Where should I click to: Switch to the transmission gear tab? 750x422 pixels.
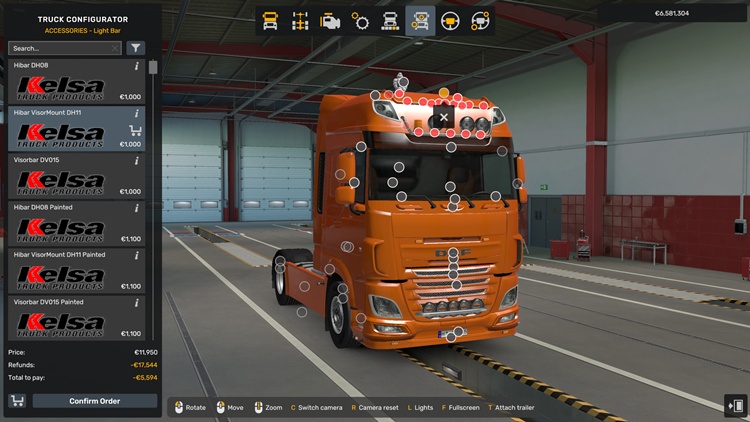click(x=360, y=20)
